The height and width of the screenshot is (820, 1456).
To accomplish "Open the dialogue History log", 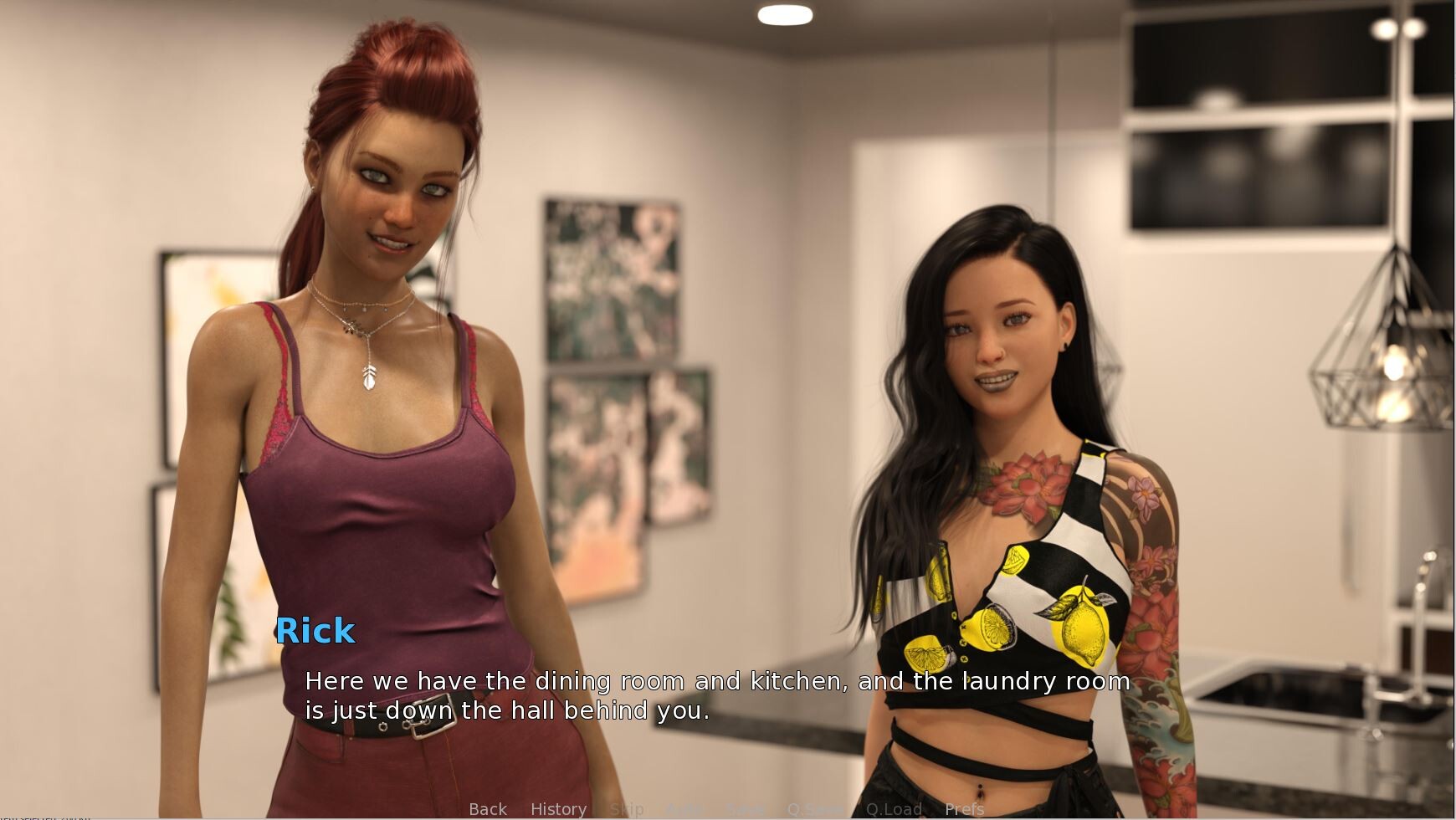I will click(558, 809).
